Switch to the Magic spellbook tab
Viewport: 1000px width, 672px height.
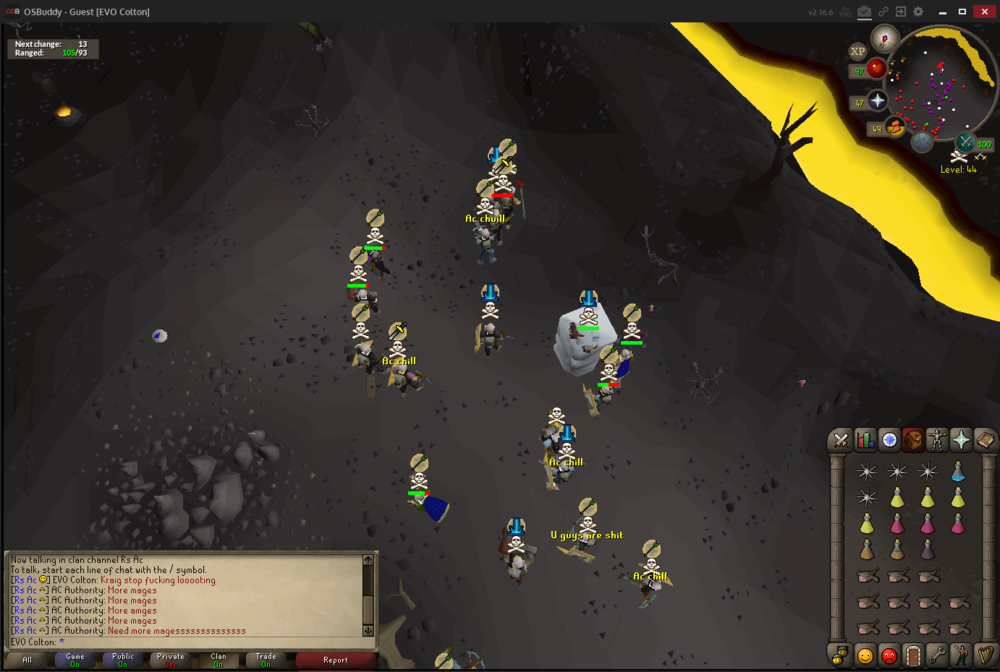click(985, 440)
